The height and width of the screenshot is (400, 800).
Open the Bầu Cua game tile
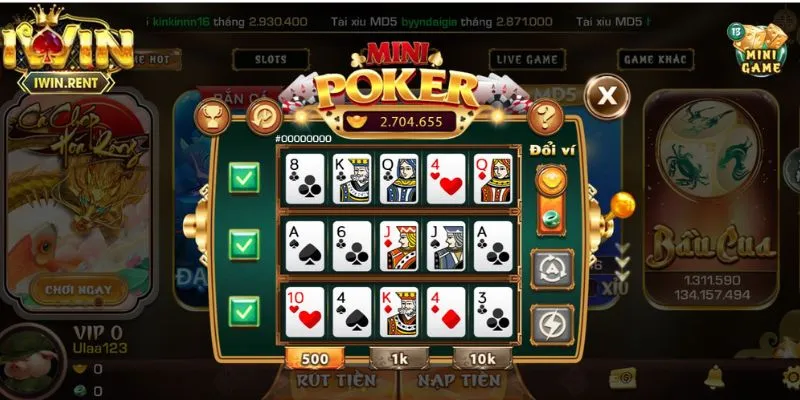click(x=711, y=200)
